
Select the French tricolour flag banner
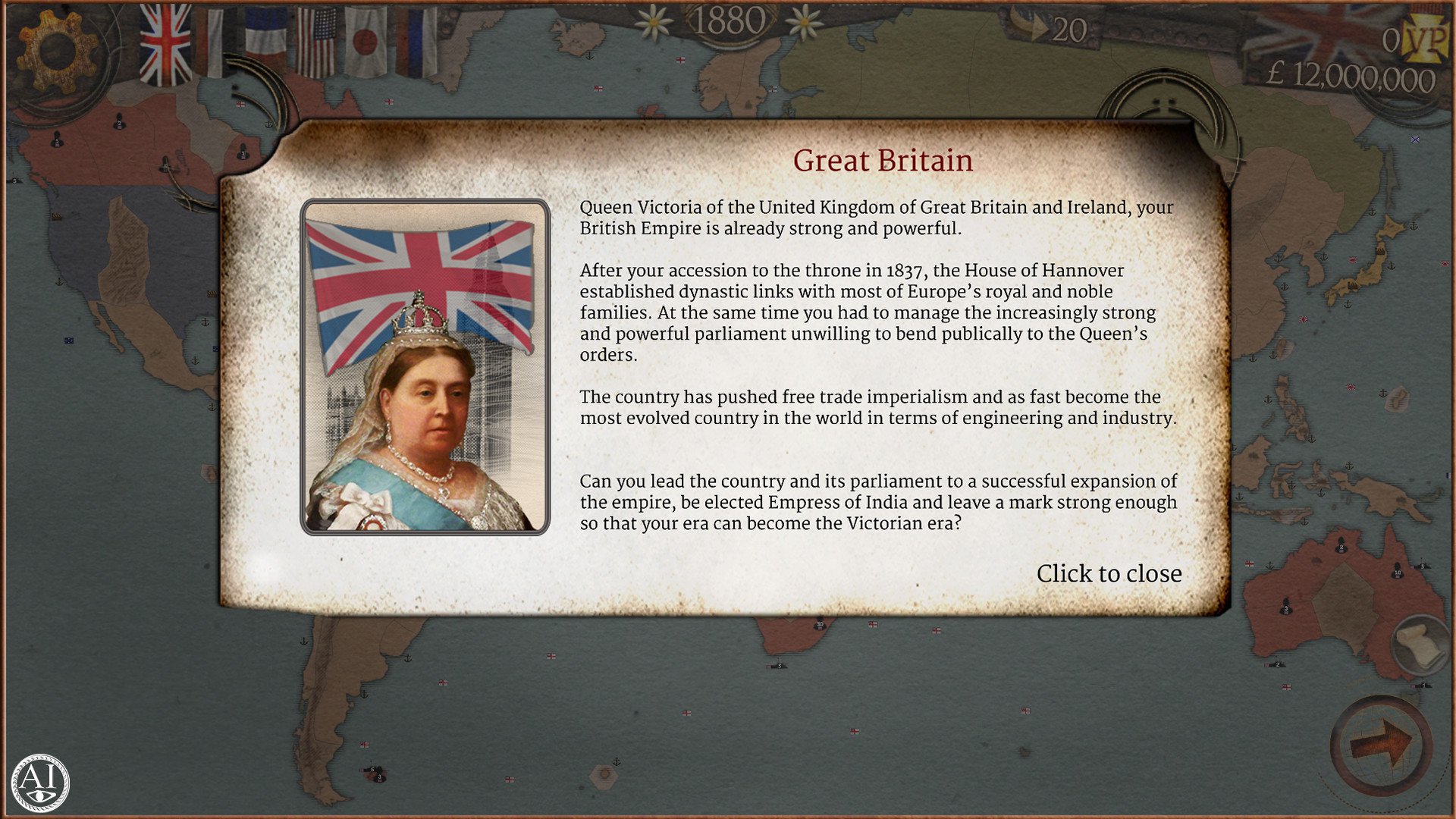pos(265,39)
